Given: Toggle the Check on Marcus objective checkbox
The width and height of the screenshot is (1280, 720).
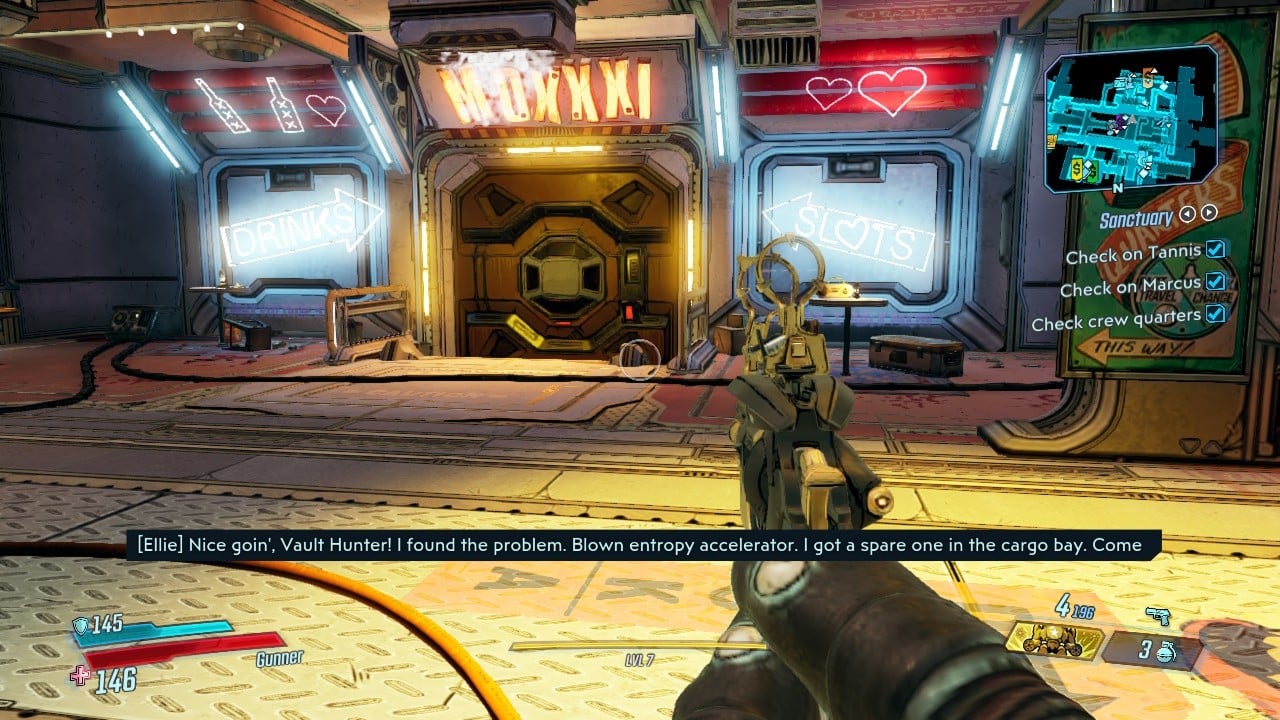Looking at the screenshot, I should pyautogui.click(x=1216, y=282).
